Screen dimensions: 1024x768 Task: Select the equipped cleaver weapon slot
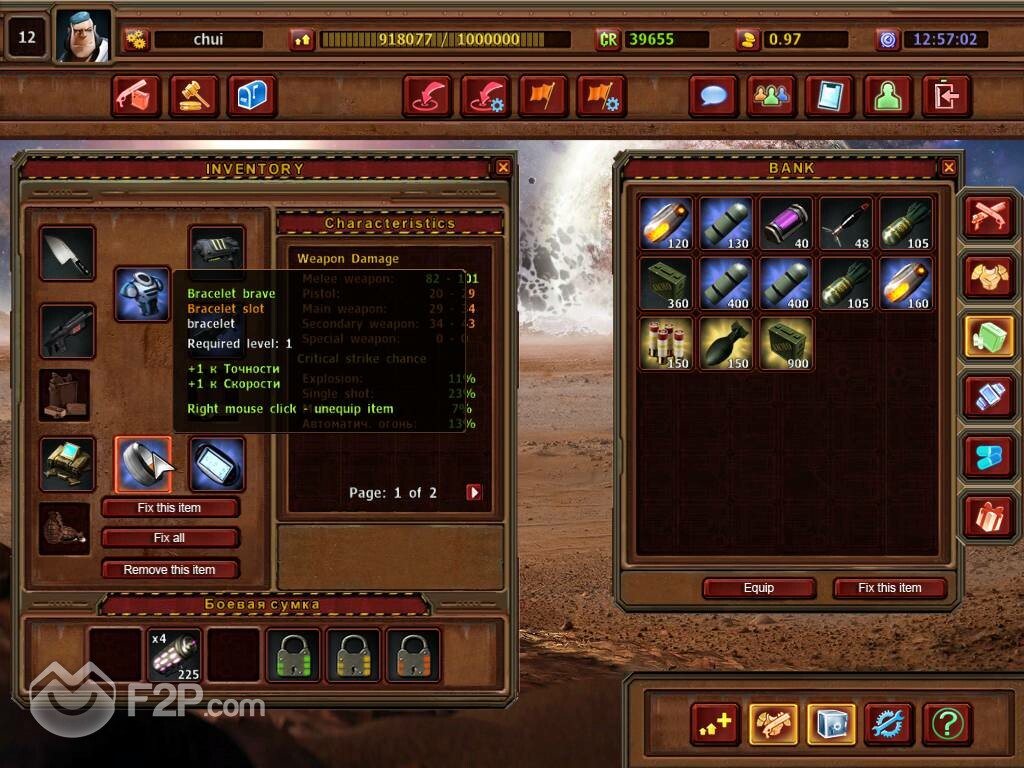coord(68,253)
